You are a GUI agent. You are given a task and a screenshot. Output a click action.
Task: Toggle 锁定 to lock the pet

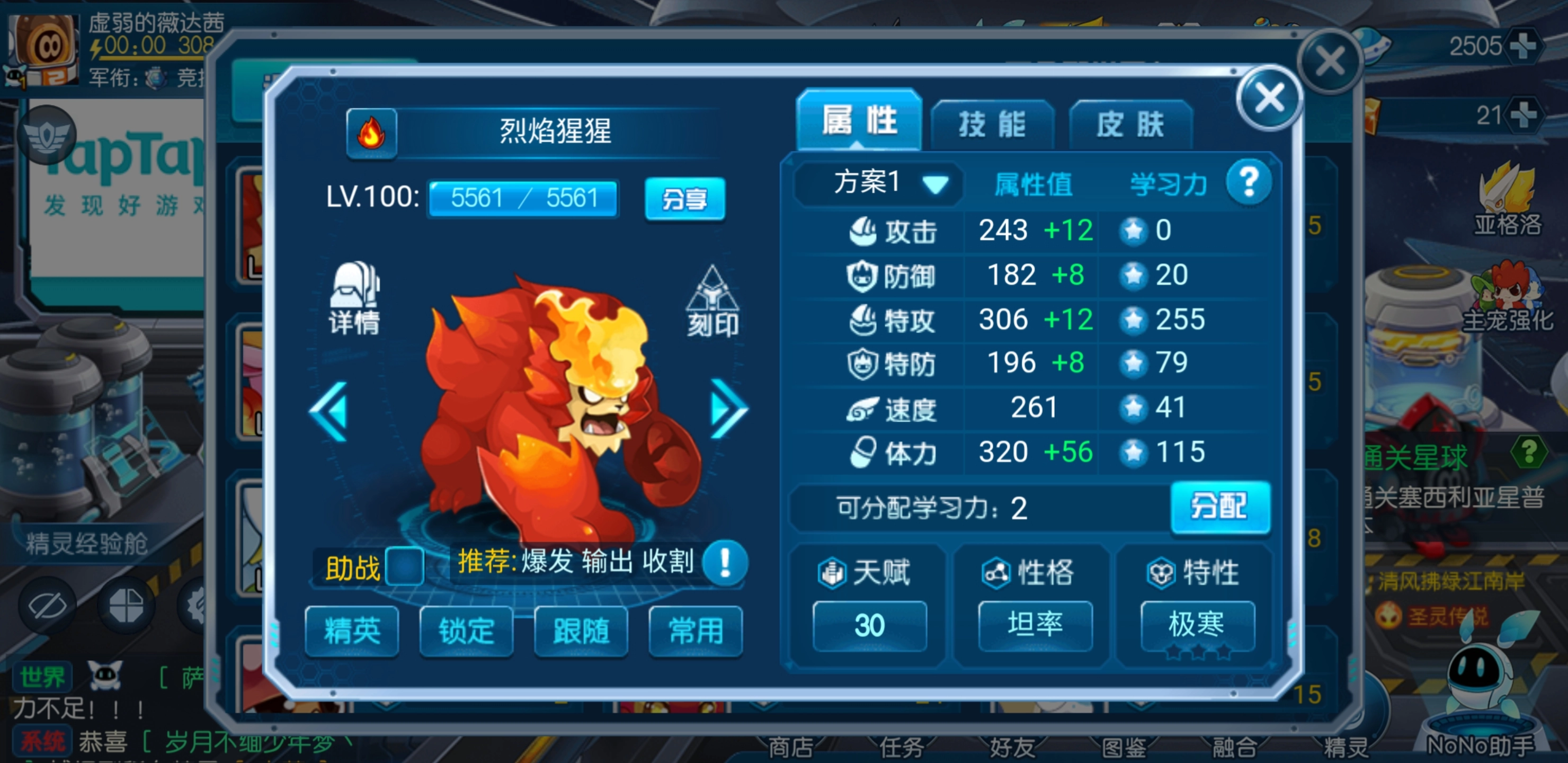466,633
